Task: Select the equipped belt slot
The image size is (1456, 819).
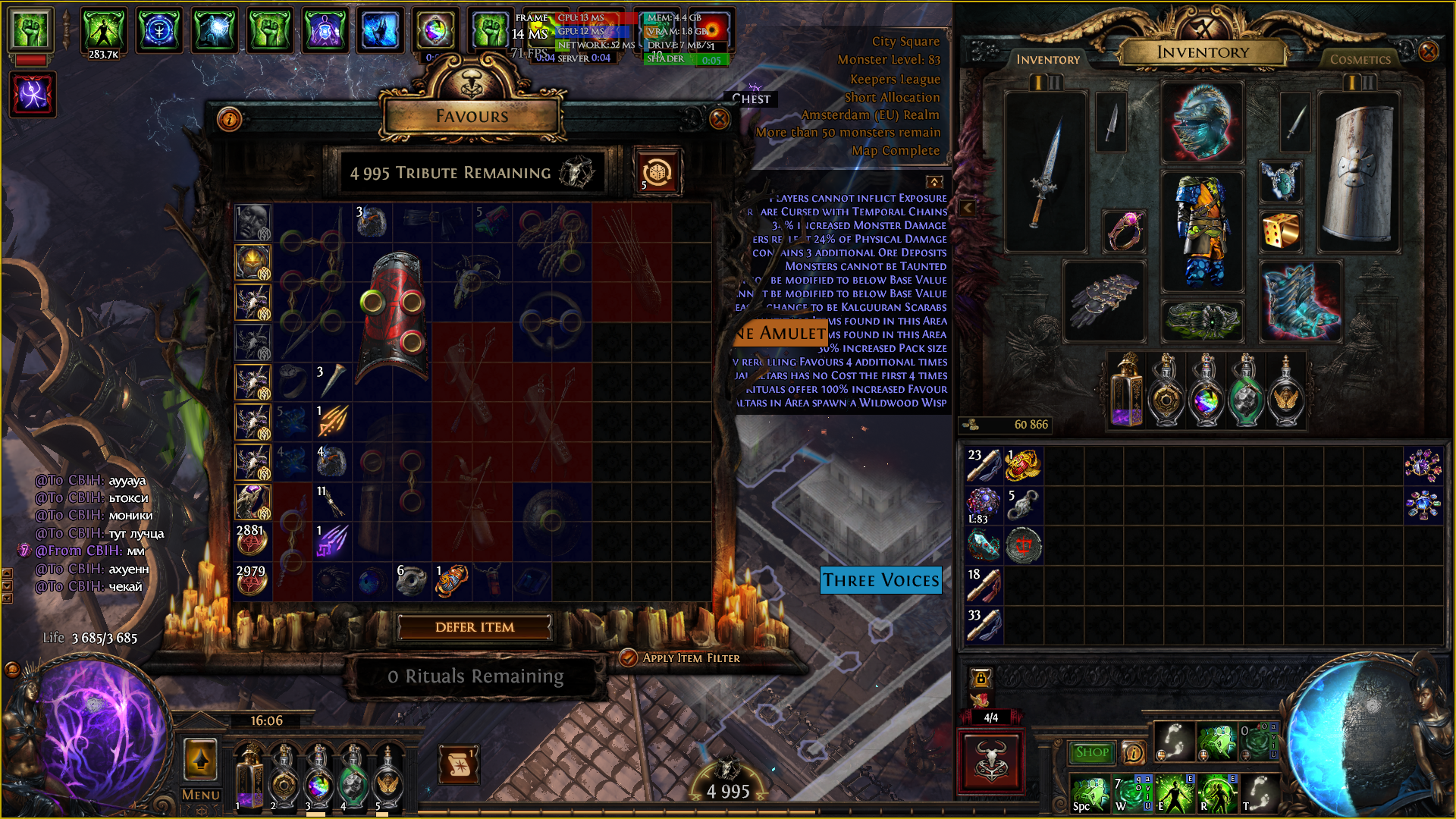Action: 1202,320
